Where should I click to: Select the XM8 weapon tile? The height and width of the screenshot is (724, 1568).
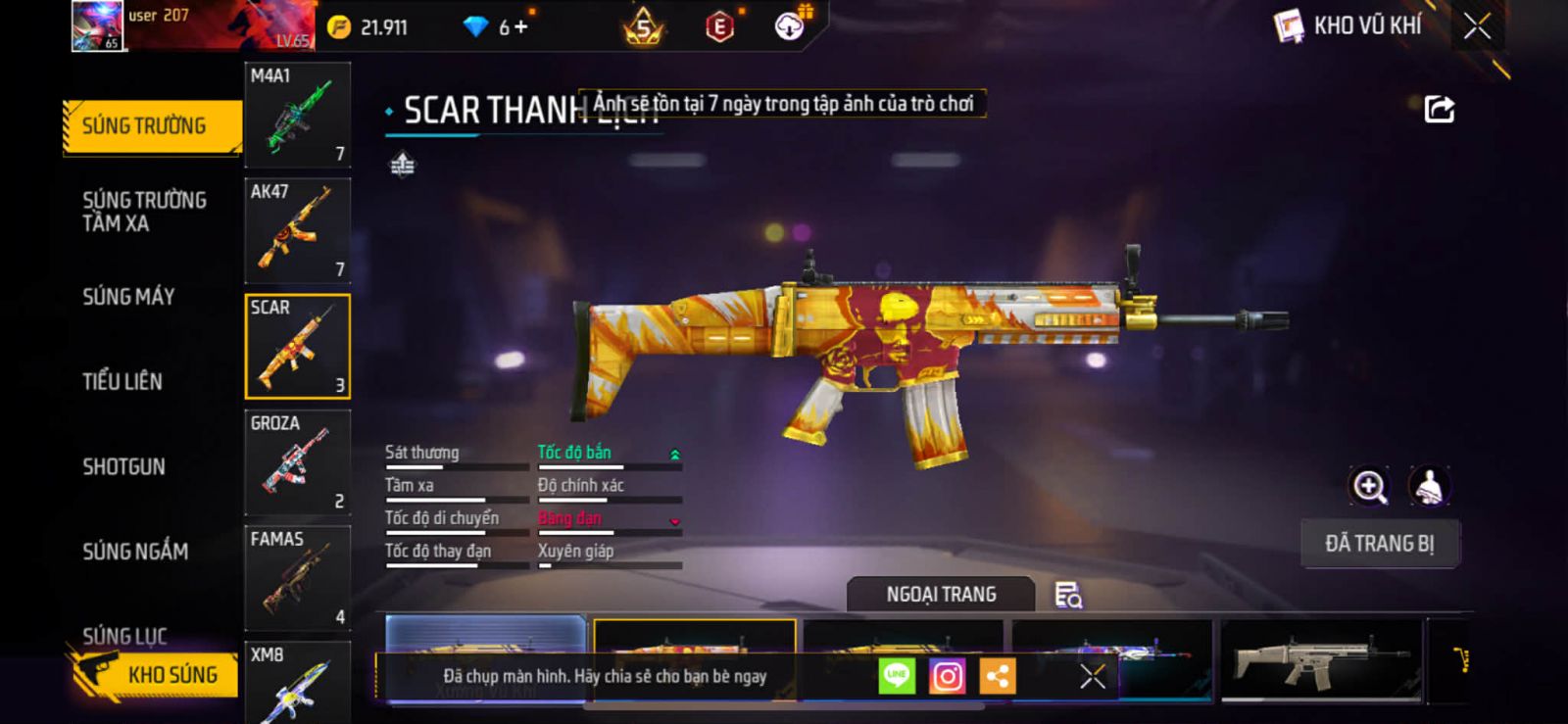(x=297, y=684)
